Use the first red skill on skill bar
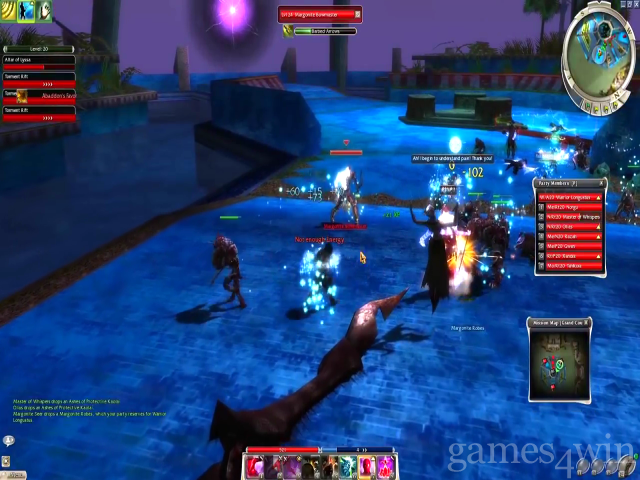This screenshot has width=640, height=480. [256, 466]
